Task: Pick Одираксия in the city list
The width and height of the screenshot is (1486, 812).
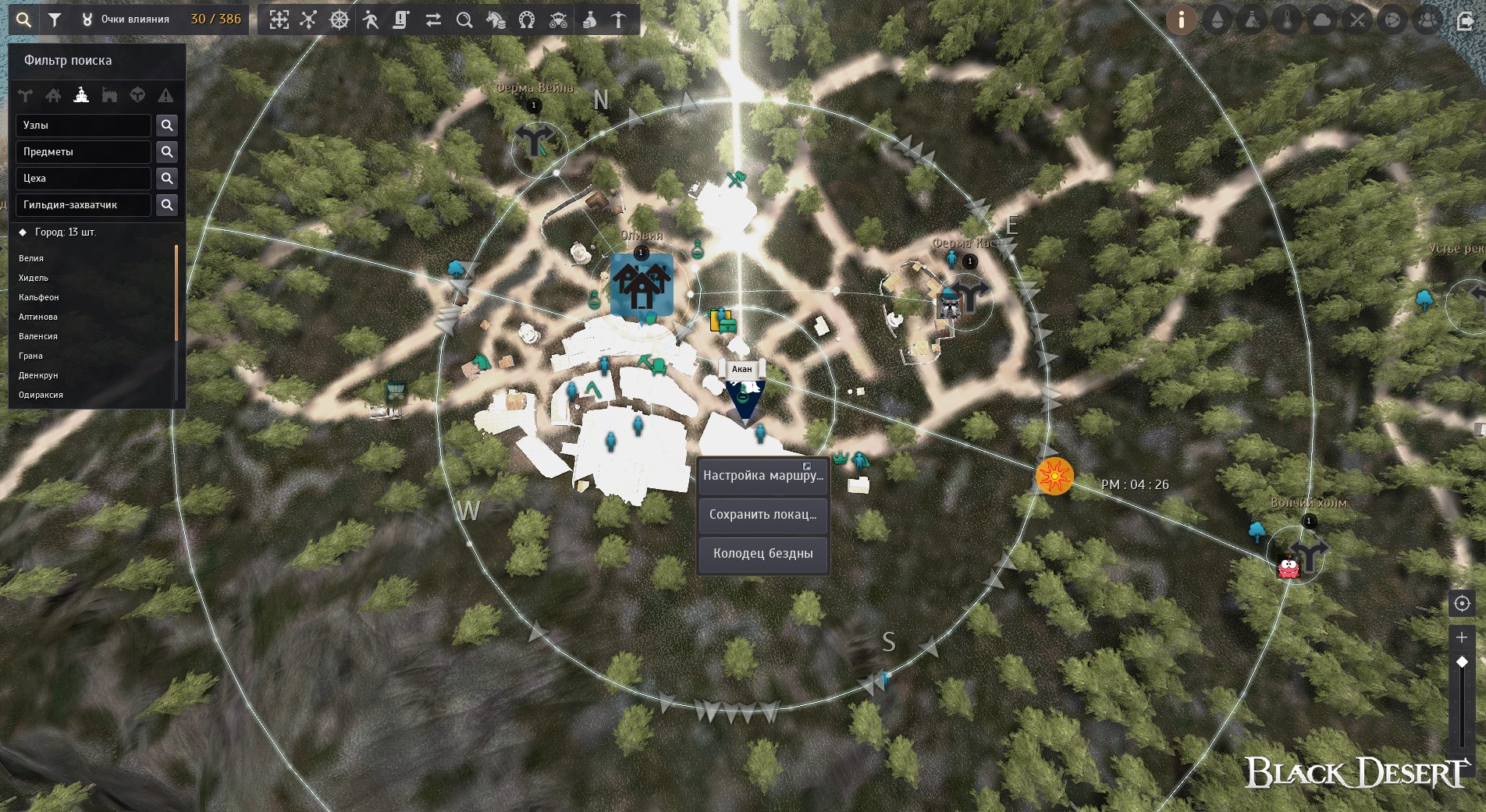Action: [x=41, y=395]
